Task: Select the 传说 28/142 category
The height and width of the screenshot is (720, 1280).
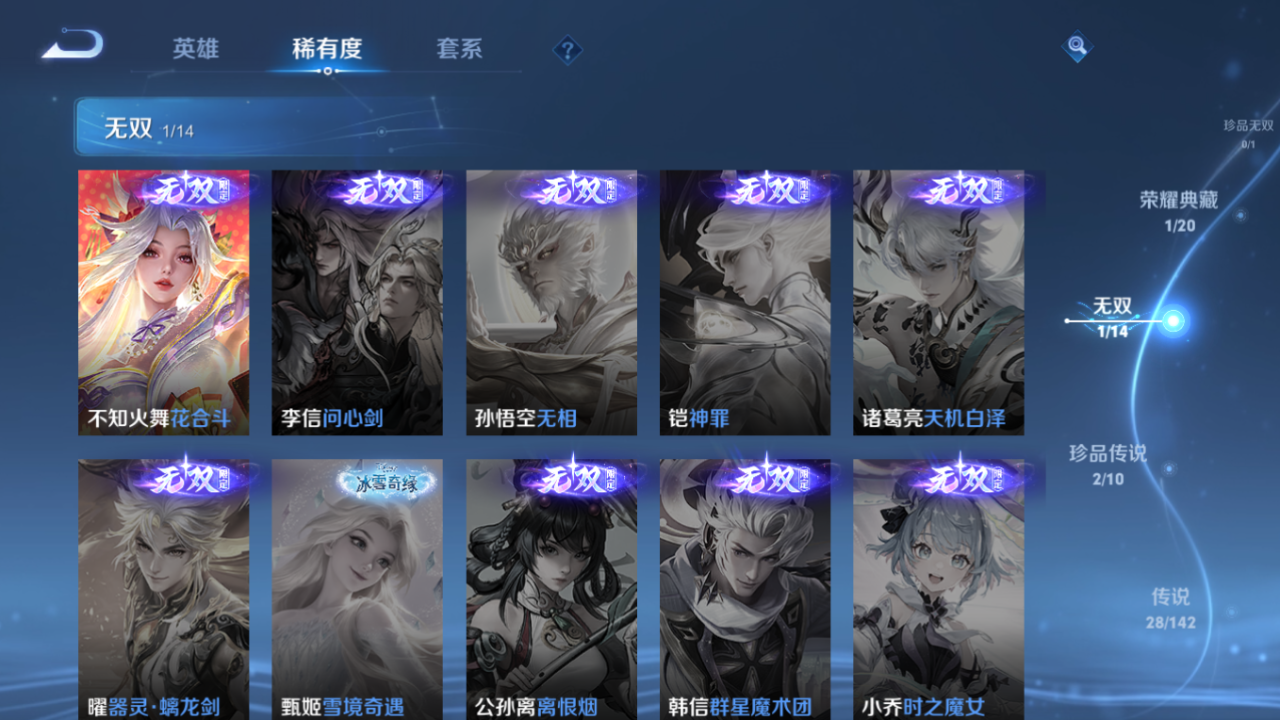Action: pyautogui.click(x=1169, y=606)
